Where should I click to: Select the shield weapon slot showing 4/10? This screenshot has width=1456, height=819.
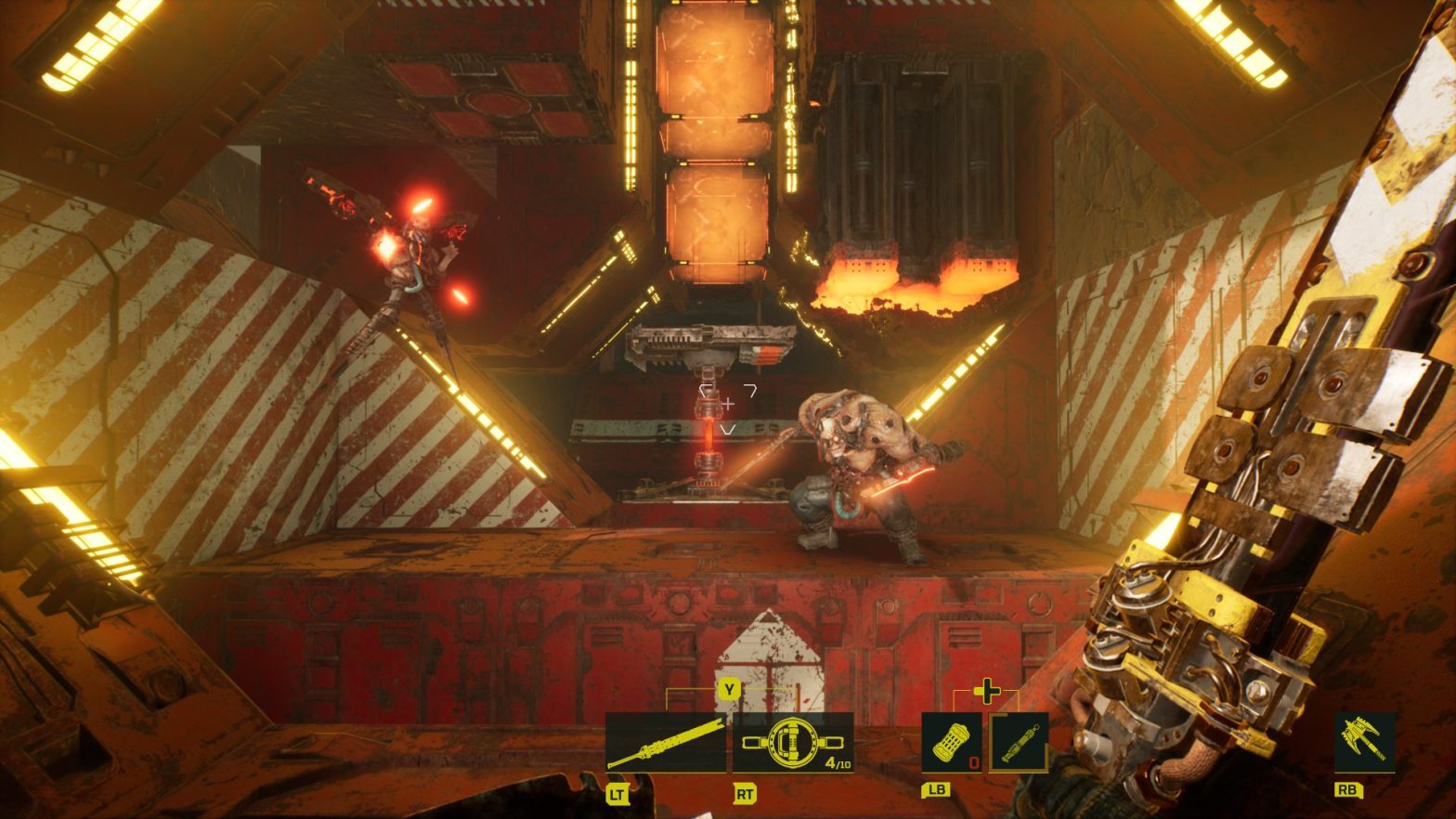793,742
